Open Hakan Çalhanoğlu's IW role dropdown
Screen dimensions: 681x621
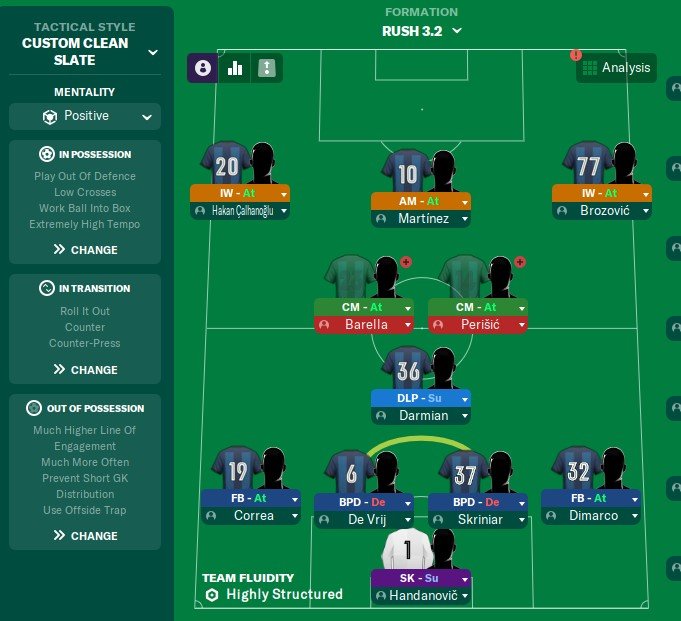click(284, 194)
